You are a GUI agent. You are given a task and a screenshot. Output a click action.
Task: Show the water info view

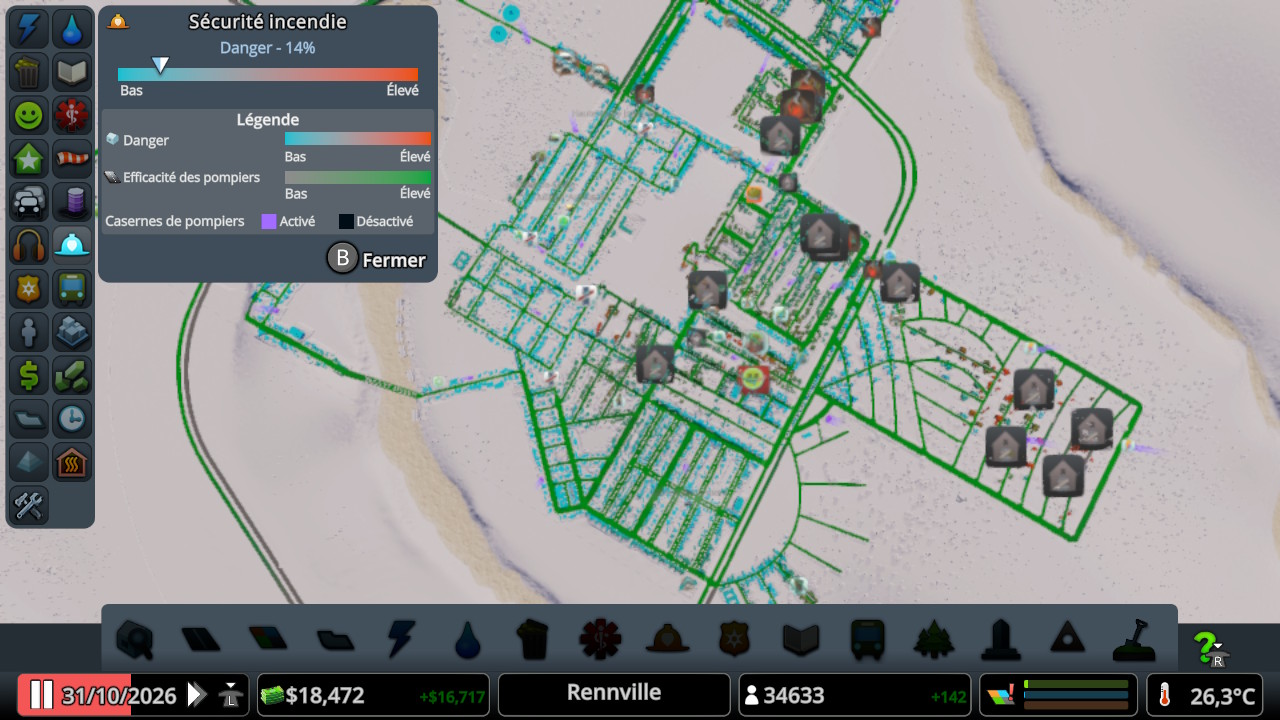(72, 29)
